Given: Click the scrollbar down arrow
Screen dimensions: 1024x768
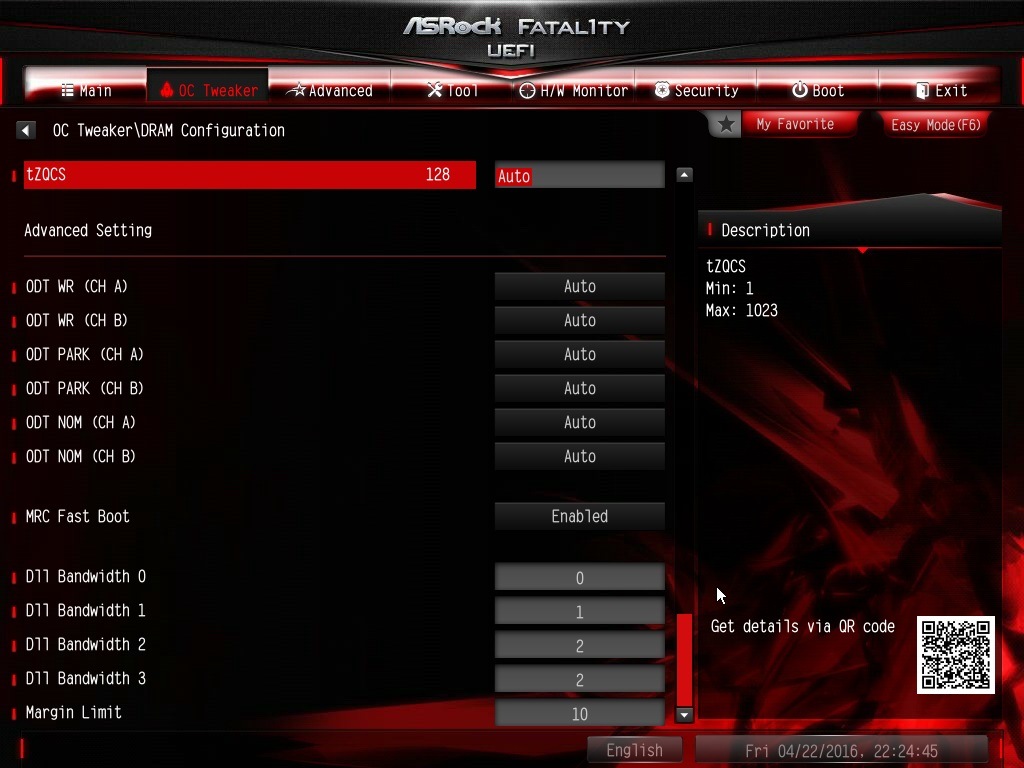Looking at the screenshot, I should (685, 714).
